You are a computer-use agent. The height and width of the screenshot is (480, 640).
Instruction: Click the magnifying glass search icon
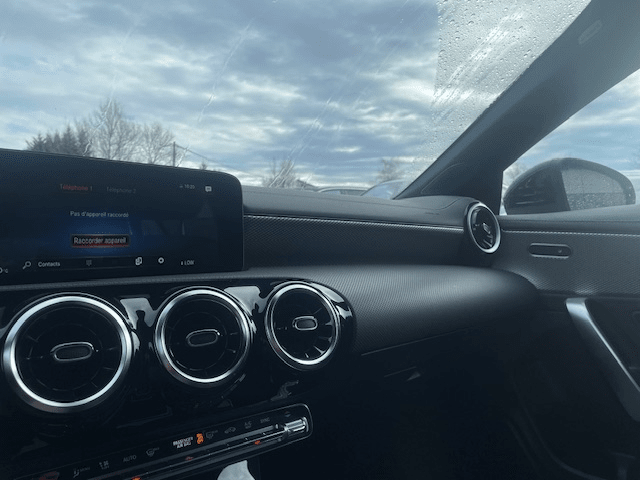point(26,266)
